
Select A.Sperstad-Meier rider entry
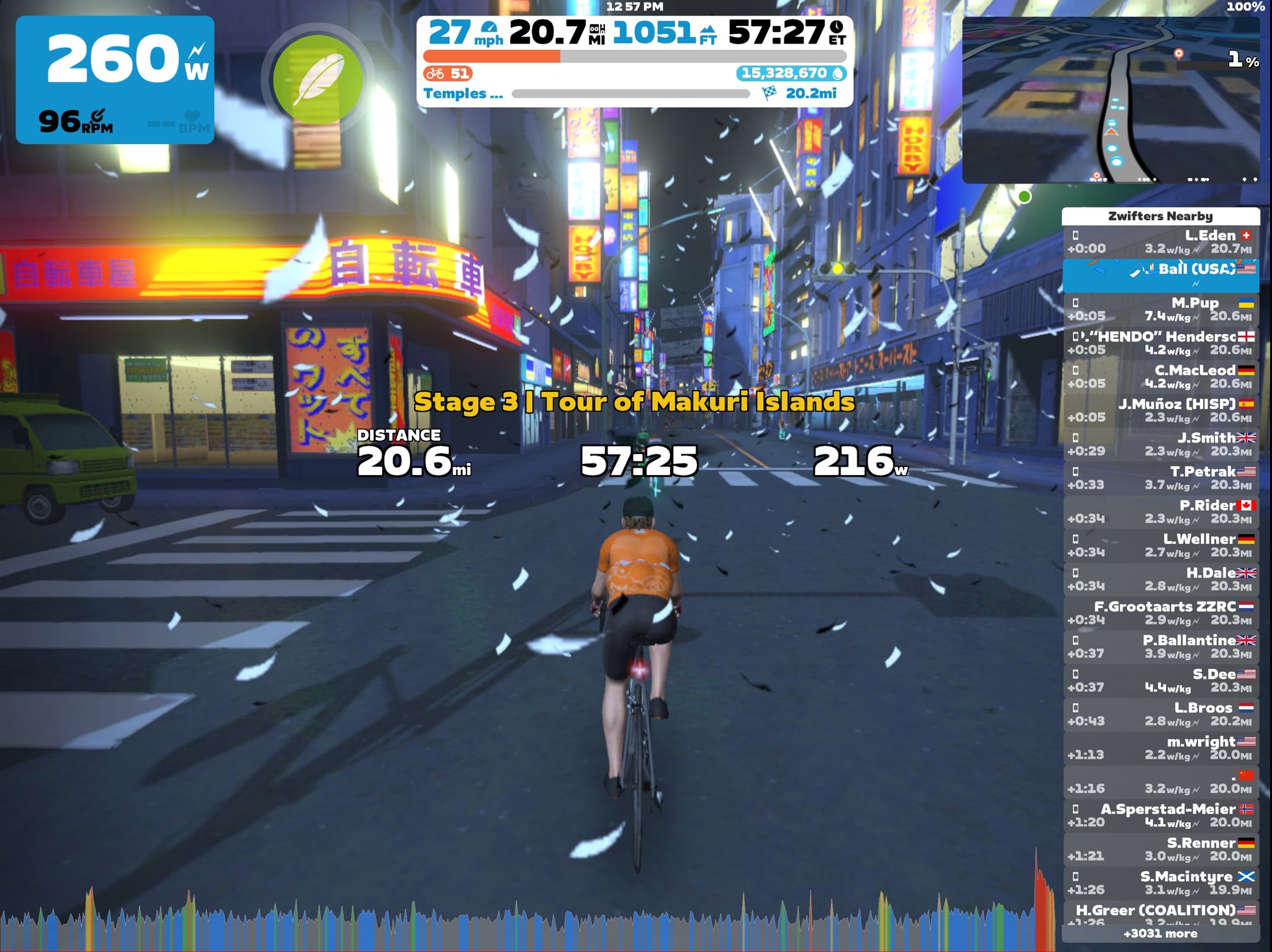coord(1160,815)
